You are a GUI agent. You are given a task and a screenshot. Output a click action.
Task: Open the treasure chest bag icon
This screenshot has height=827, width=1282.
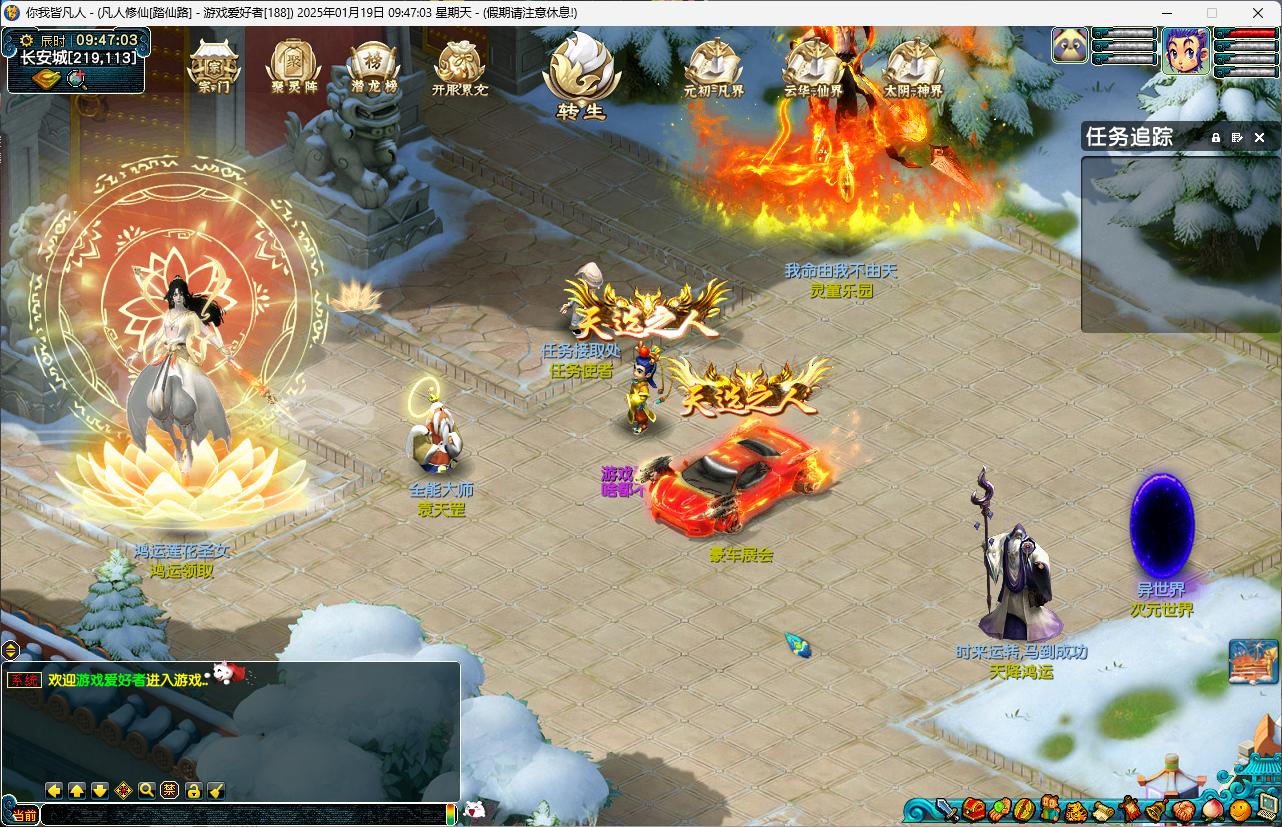coord(974,809)
